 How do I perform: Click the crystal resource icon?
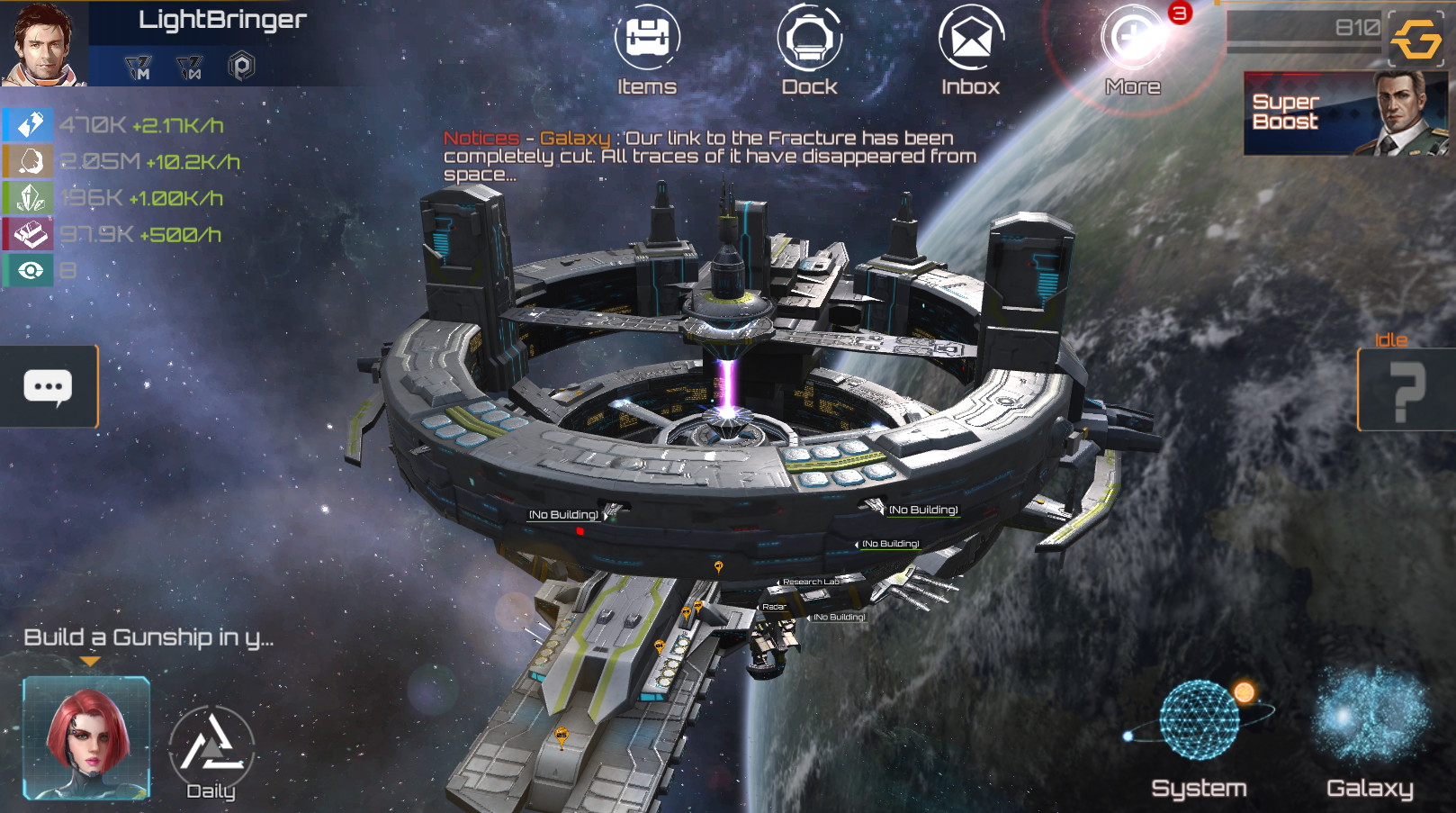28,197
